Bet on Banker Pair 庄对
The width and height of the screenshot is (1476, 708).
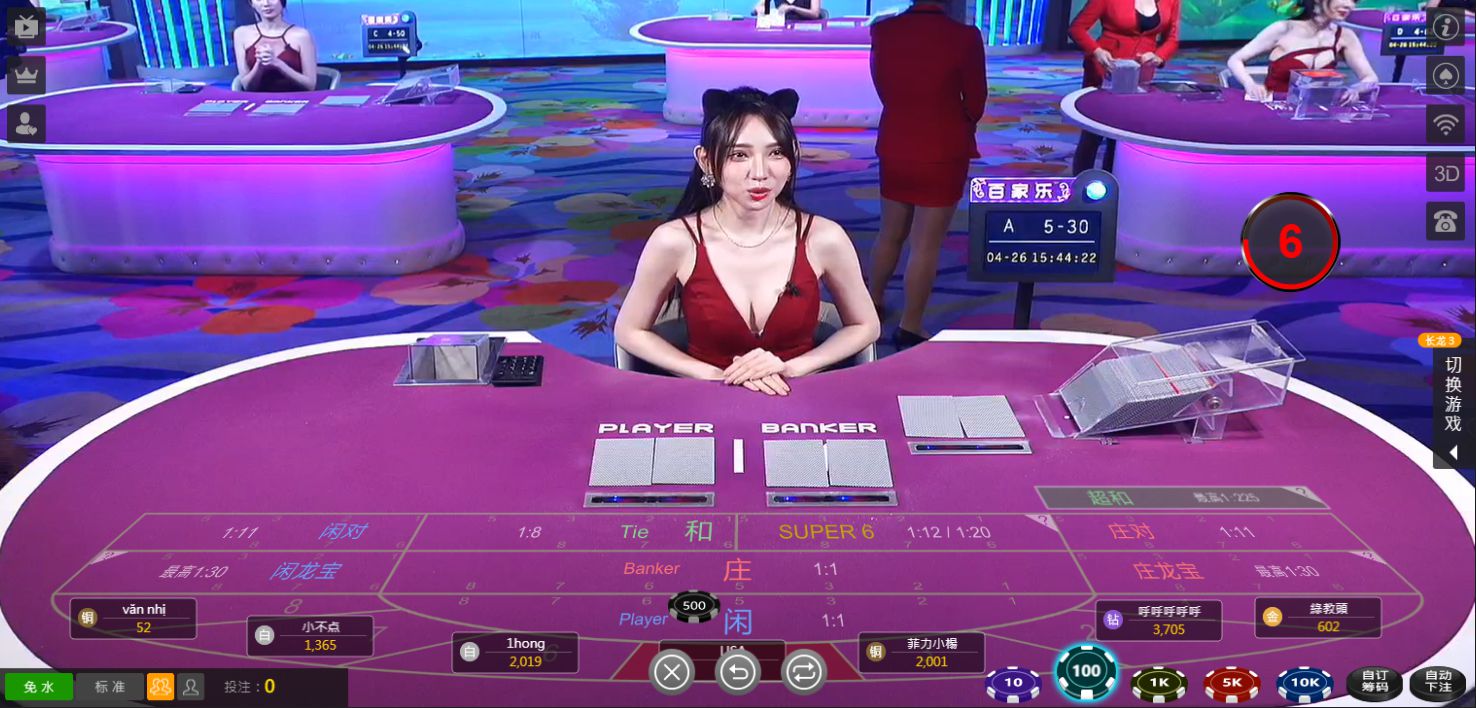pos(1170,532)
